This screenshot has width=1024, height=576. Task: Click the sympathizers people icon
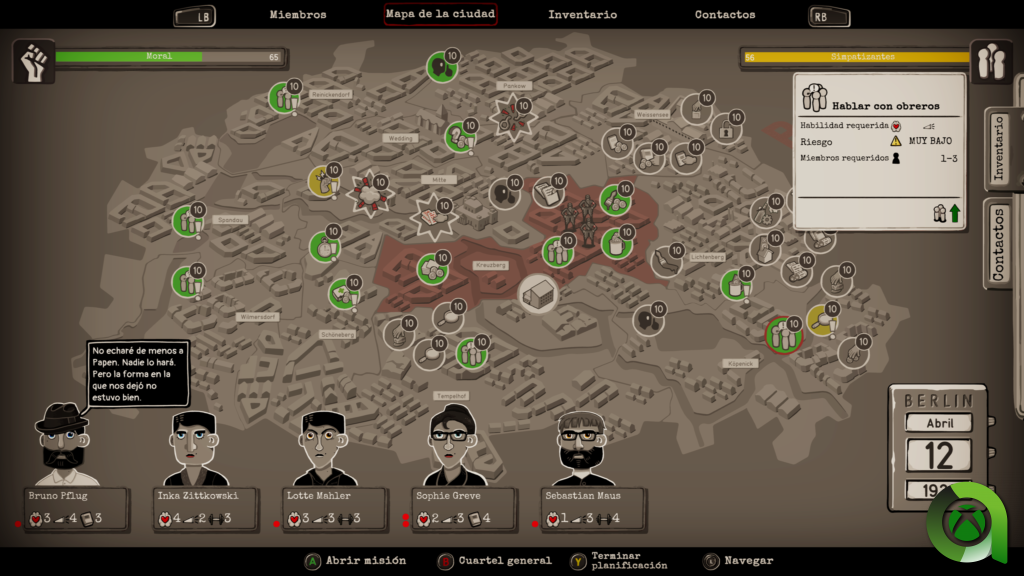point(991,62)
